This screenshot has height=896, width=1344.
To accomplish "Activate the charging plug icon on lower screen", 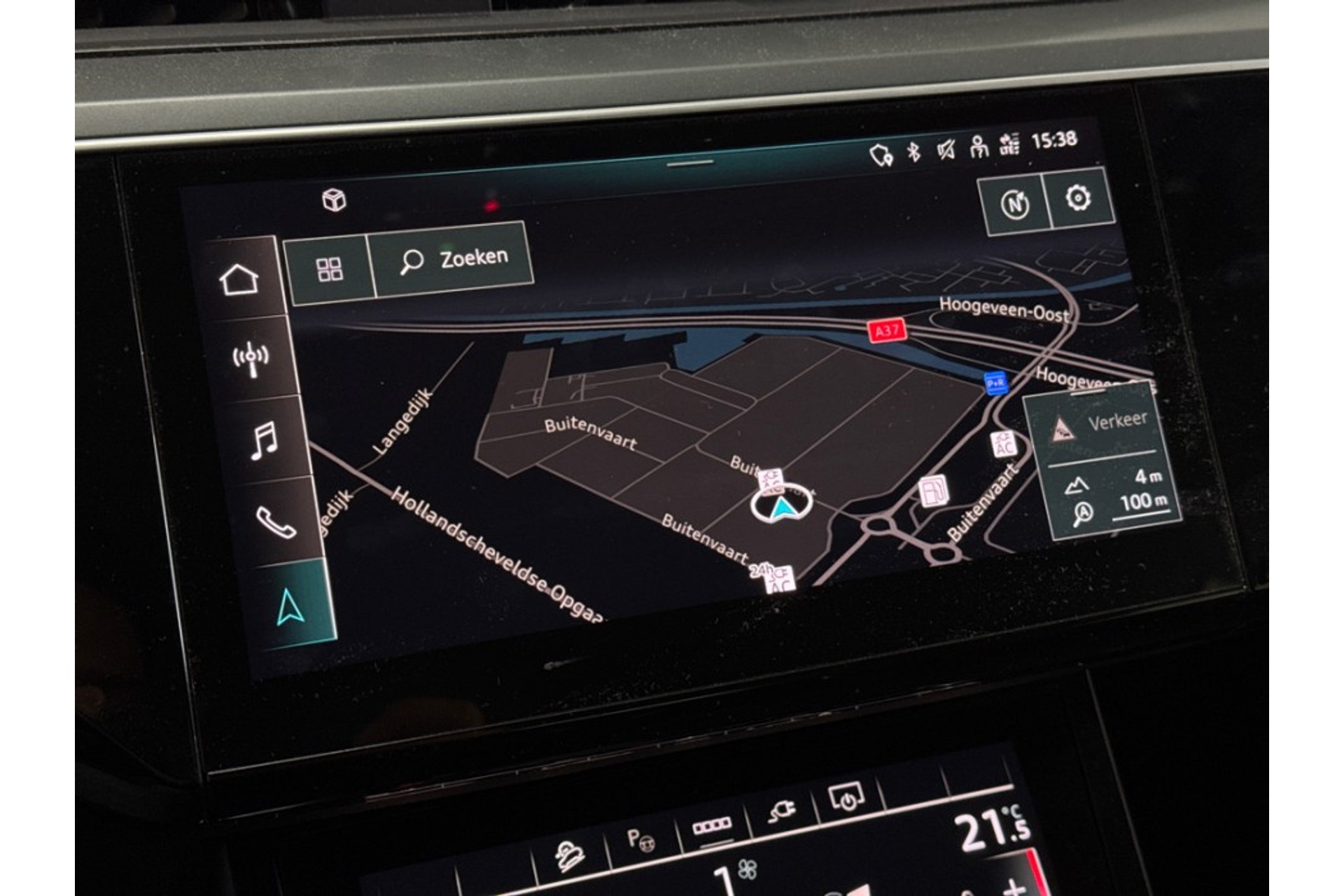I will click(781, 812).
